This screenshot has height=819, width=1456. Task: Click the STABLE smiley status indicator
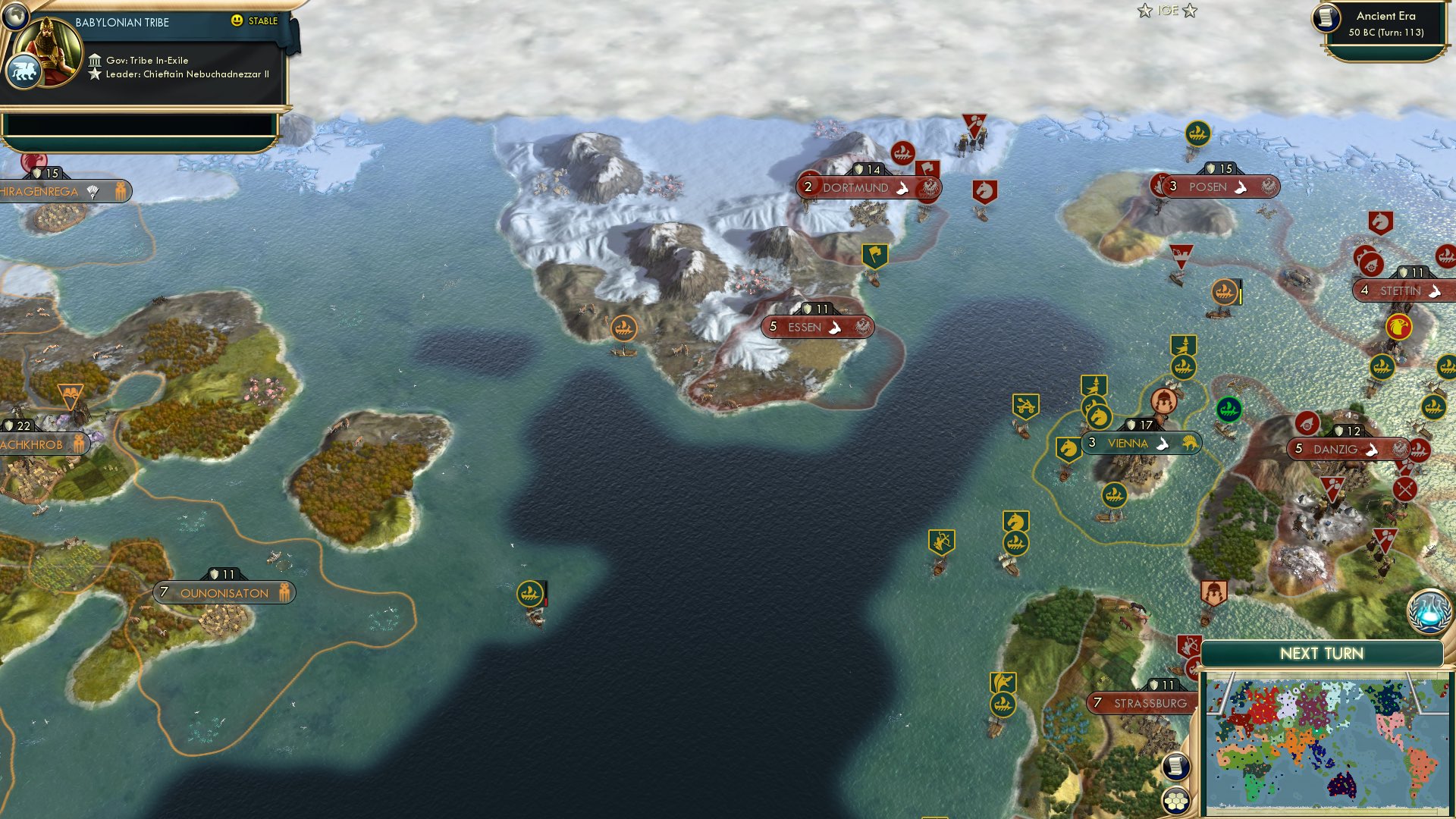[x=239, y=22]
